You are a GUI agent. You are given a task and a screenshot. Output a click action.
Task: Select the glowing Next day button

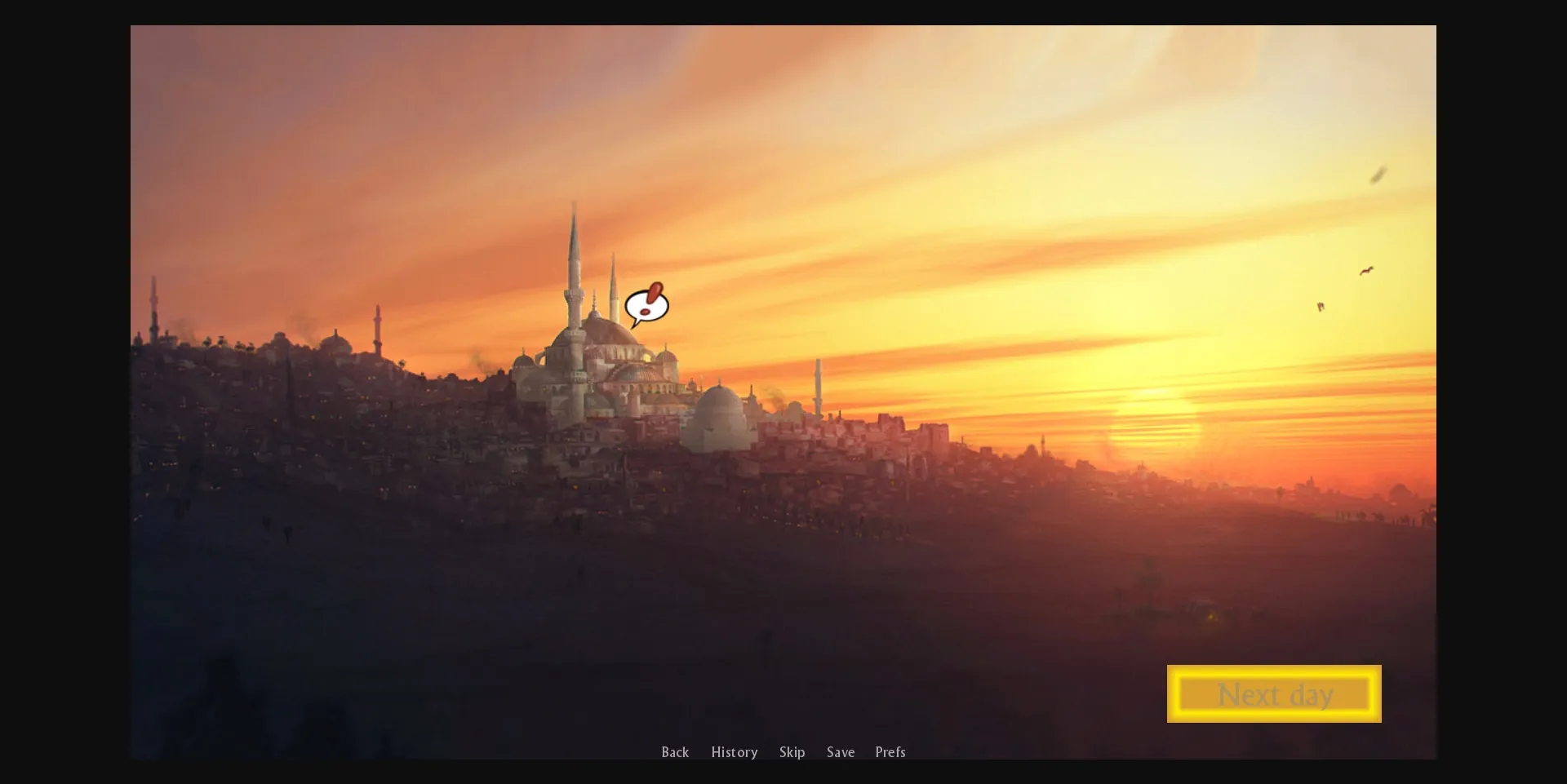pyautogui.click(x=1273, y=693)
